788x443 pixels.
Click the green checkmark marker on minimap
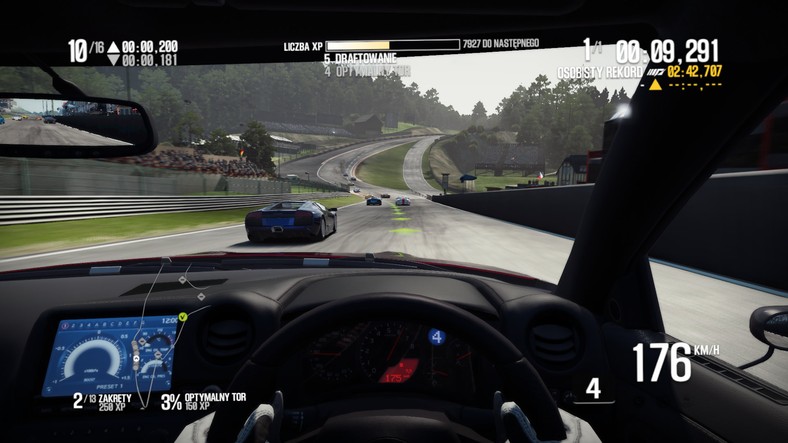point(183,317)
